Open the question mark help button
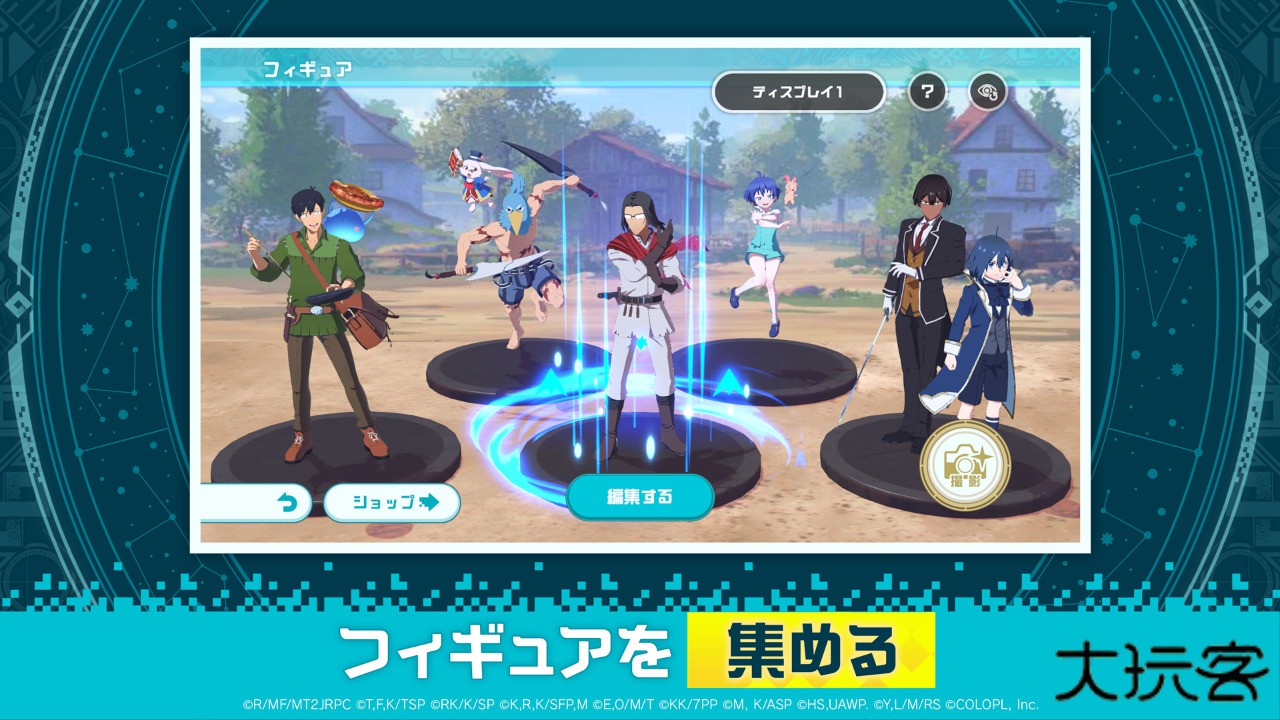The width and height of the screenshot is (1280, 720). [x=927, y=92]
